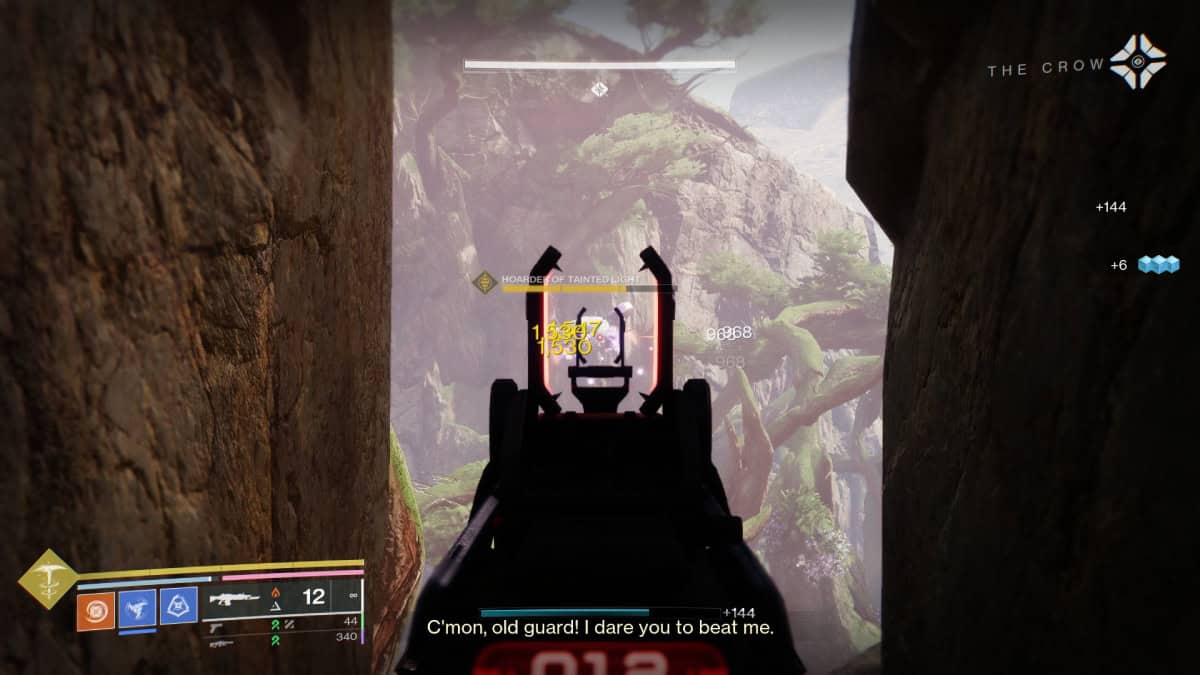Click the objective diamond marker under the bar

tap(598, 89)
